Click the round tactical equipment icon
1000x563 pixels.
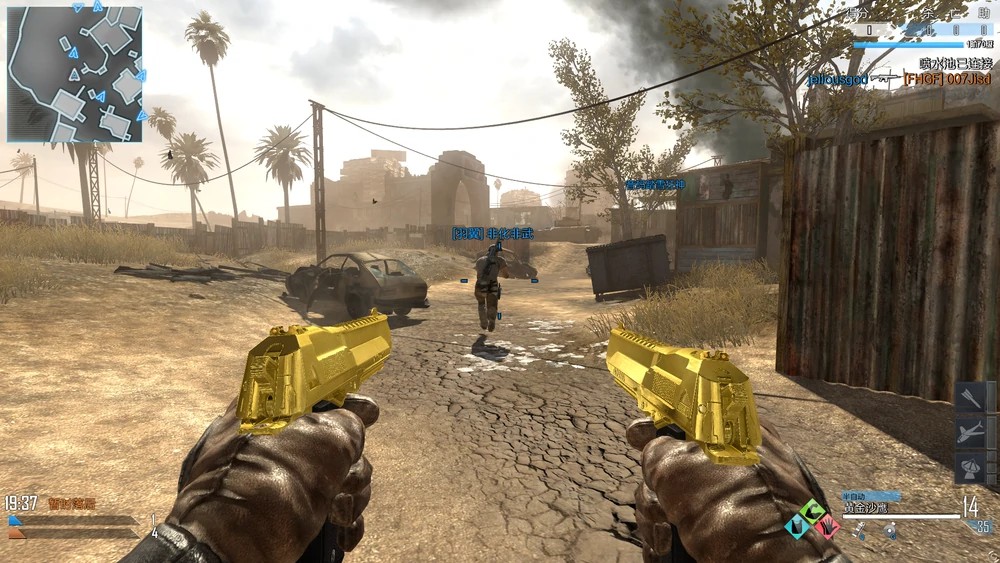[x=889, y=532]
